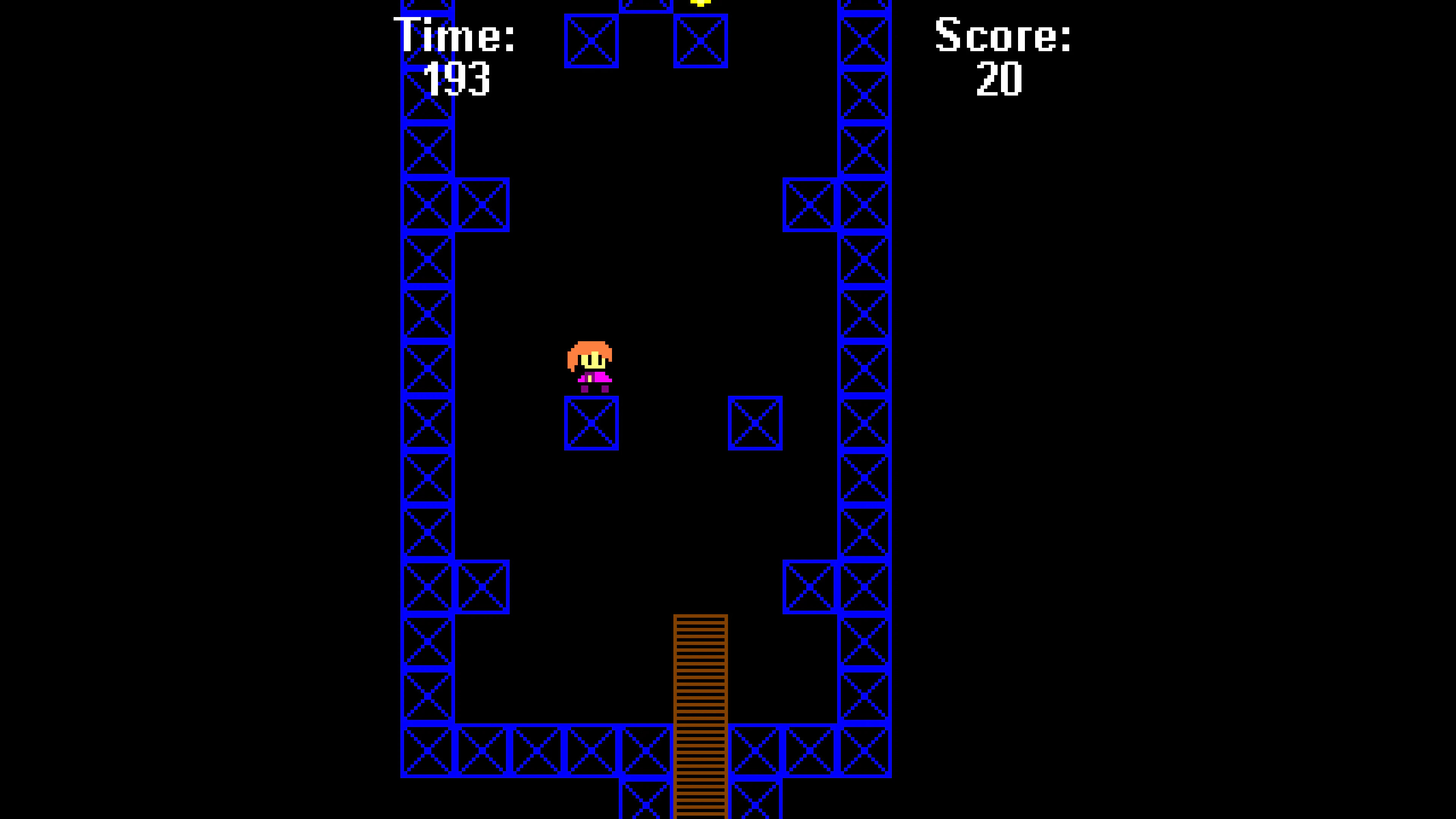Image resolution: width=1456 pixels, height=819 pixels.
Task: Click the timer value showing 193
Action: (458, 79)
